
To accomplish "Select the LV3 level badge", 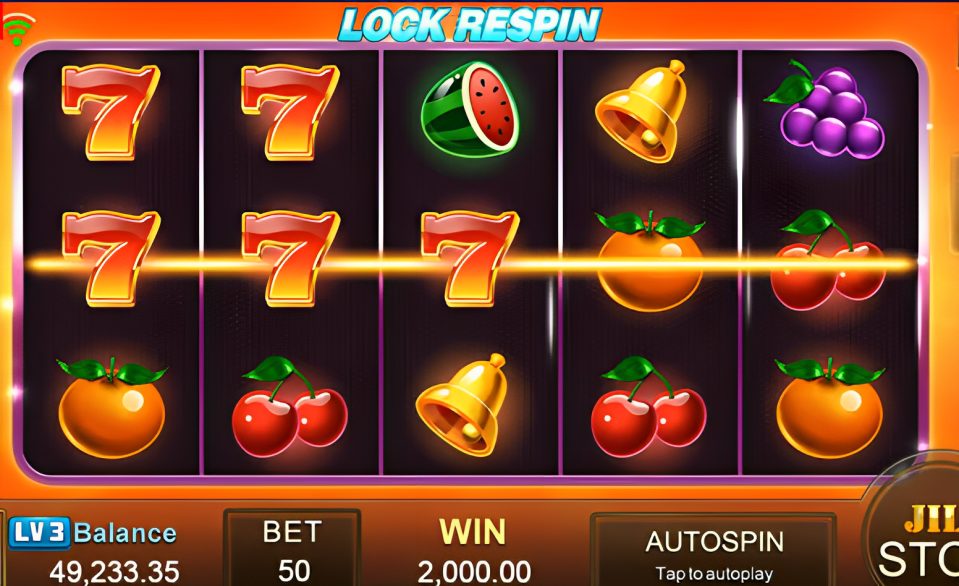I will (38, 533).
